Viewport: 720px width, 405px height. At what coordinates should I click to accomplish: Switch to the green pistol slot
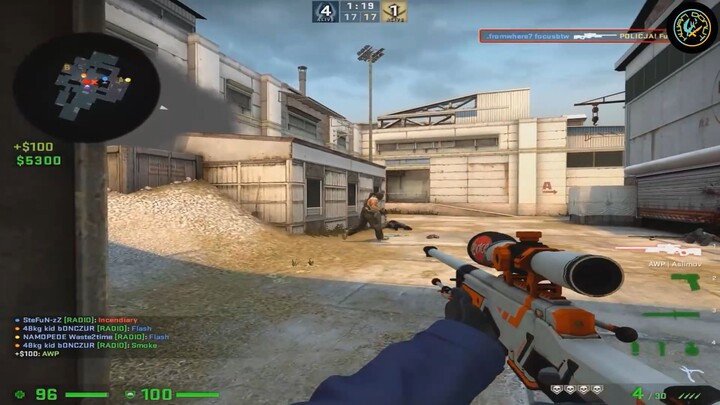point(685,282)
